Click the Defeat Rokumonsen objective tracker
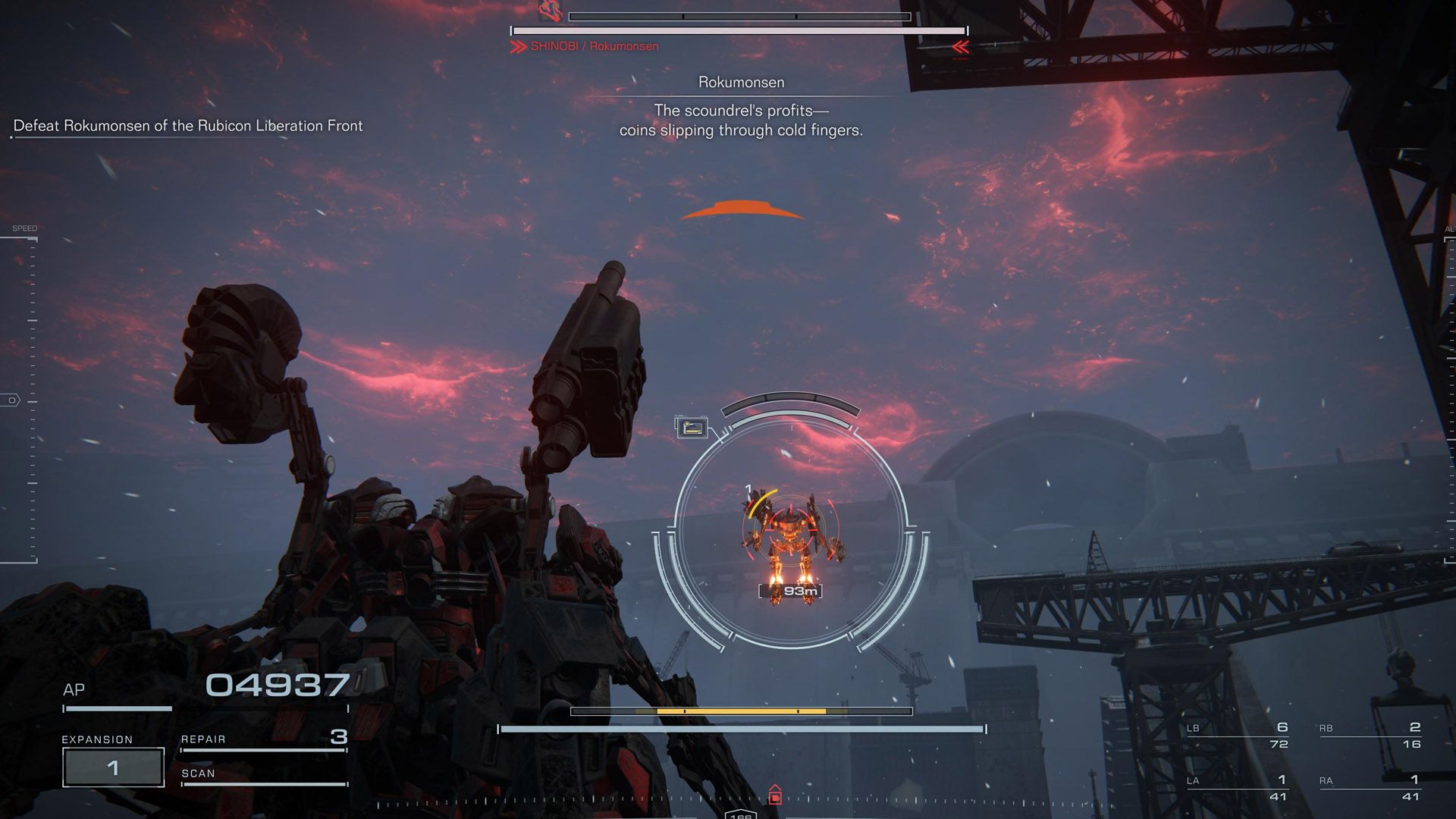 (x=188, y=126)
